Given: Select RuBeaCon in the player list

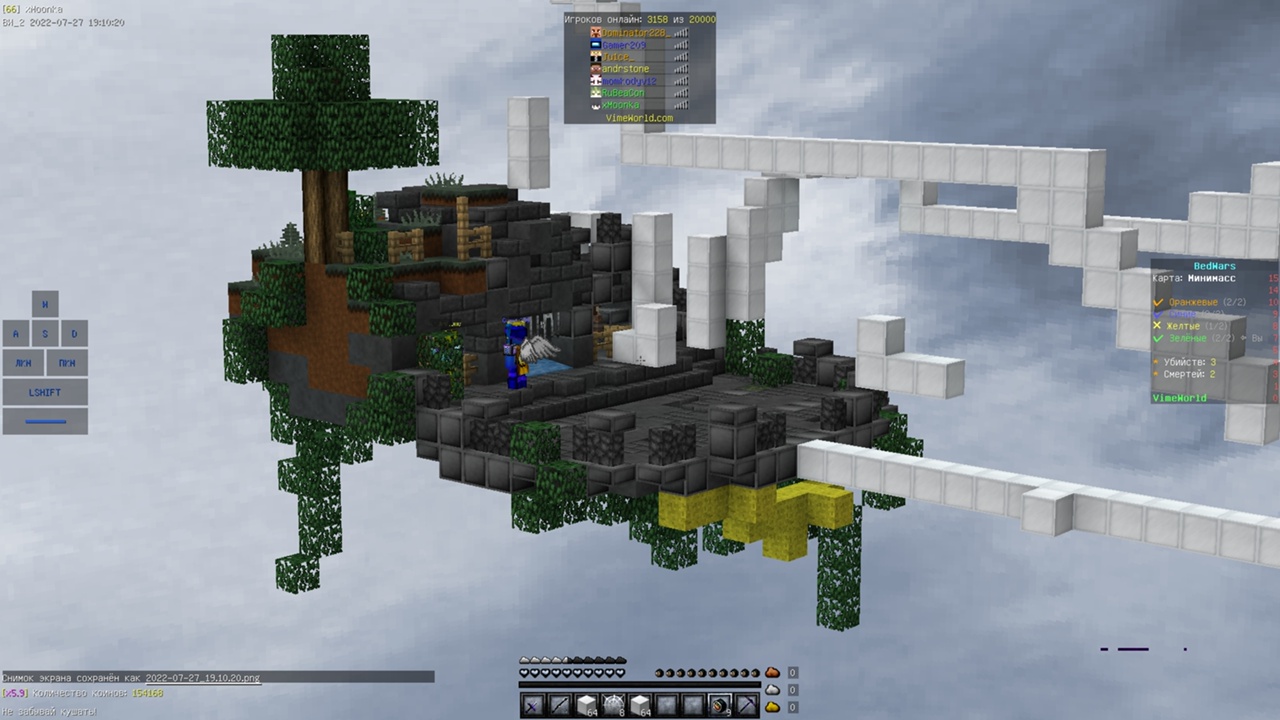Looking at the screenshot, I should 622,93.
